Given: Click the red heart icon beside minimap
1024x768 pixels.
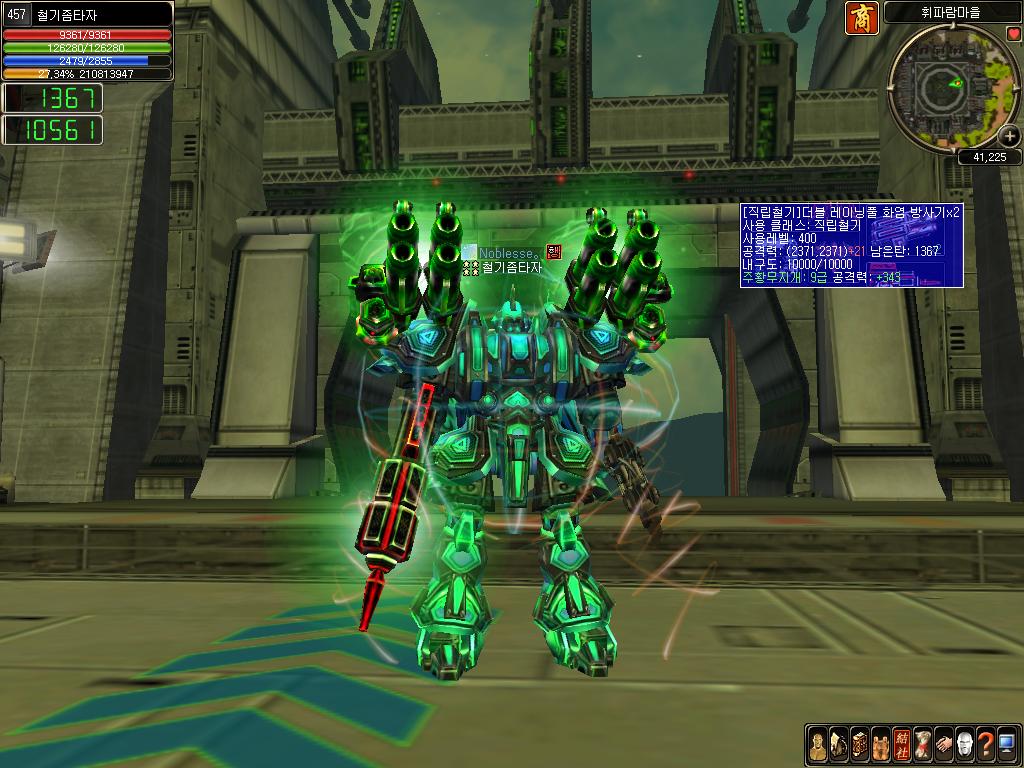Looking at the screenshot, I should click(x=1013, y=34).
